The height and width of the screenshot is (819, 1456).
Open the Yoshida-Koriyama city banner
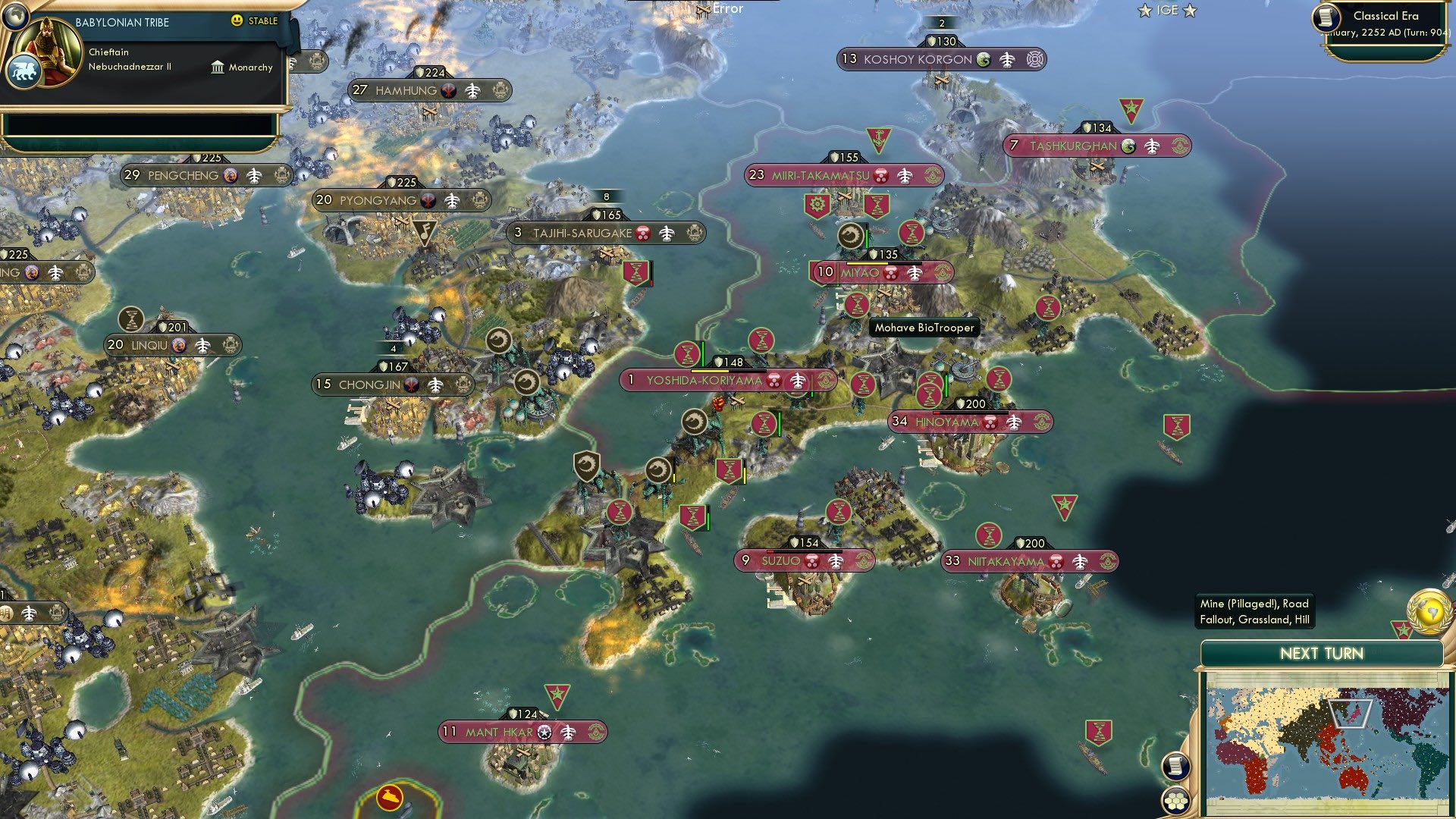(x=704, y=381)
